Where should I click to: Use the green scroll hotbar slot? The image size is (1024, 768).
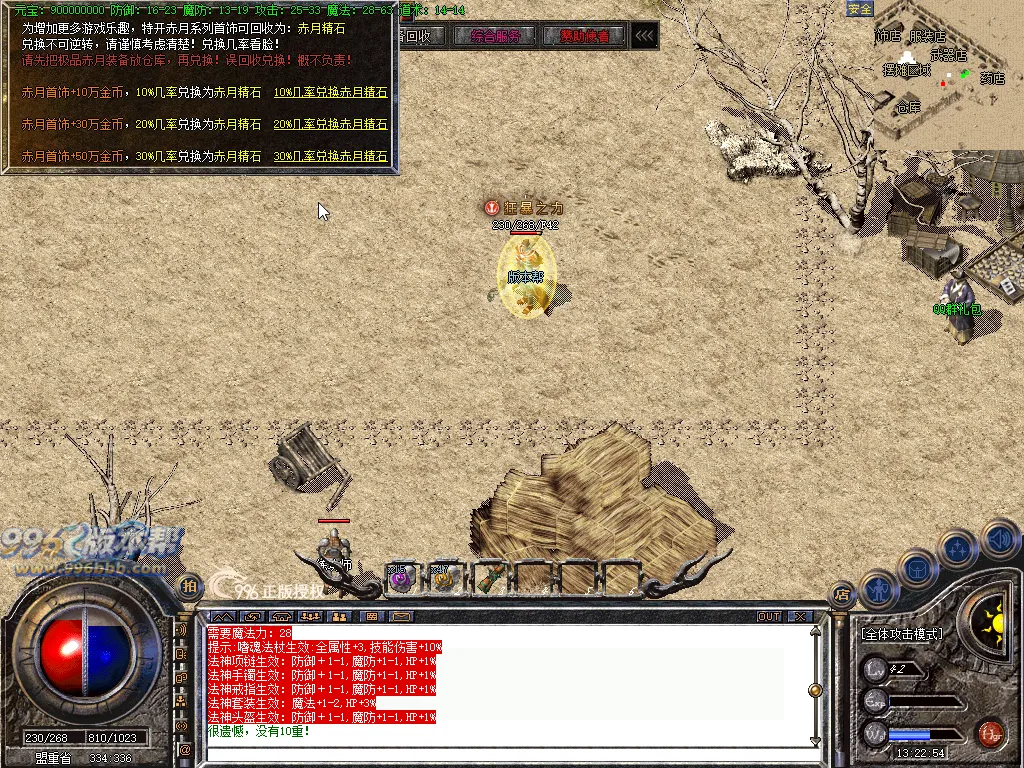(x=491, y=577)
